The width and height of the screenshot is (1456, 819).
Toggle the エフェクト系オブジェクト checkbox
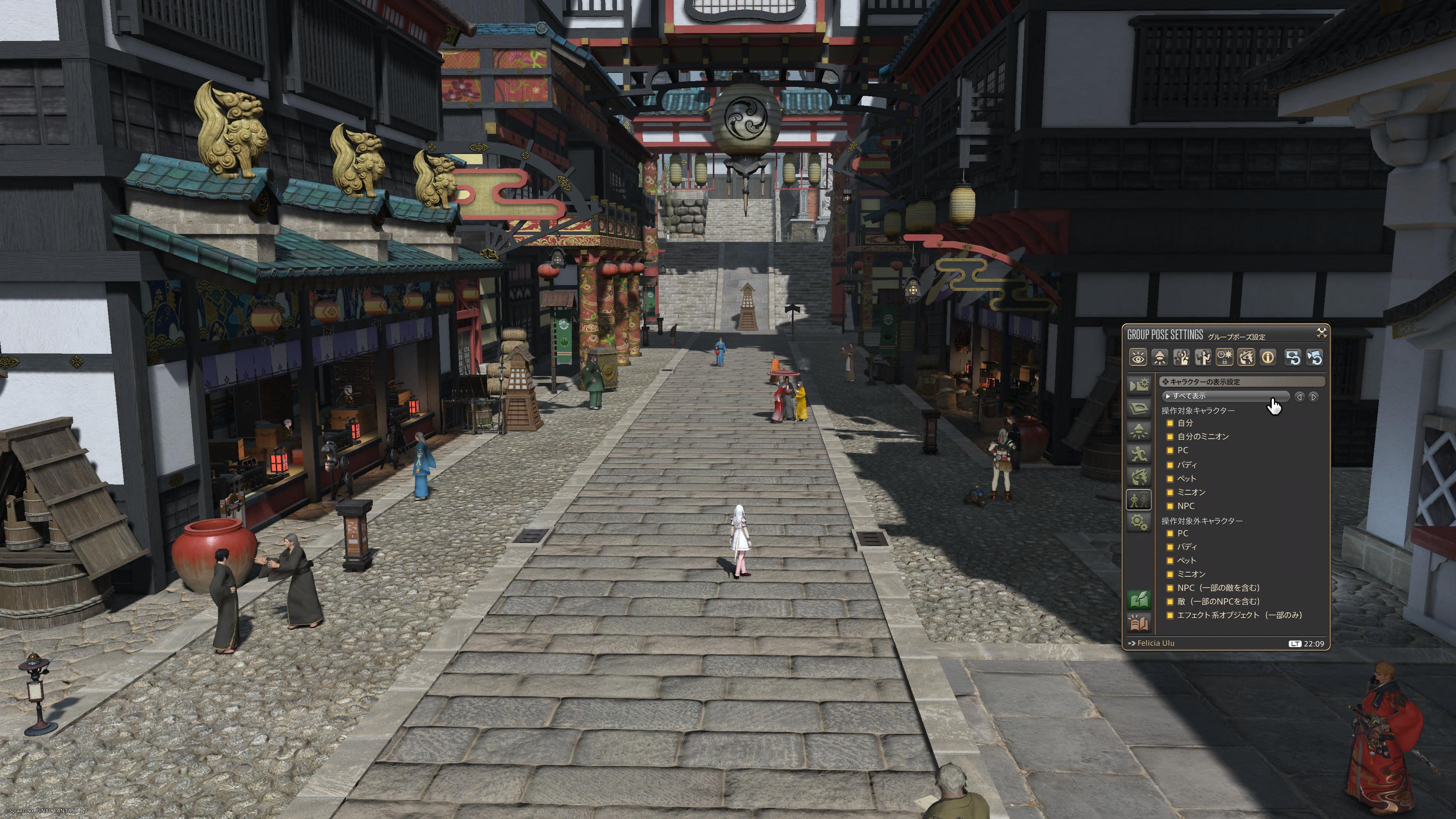pos(1170,615)
